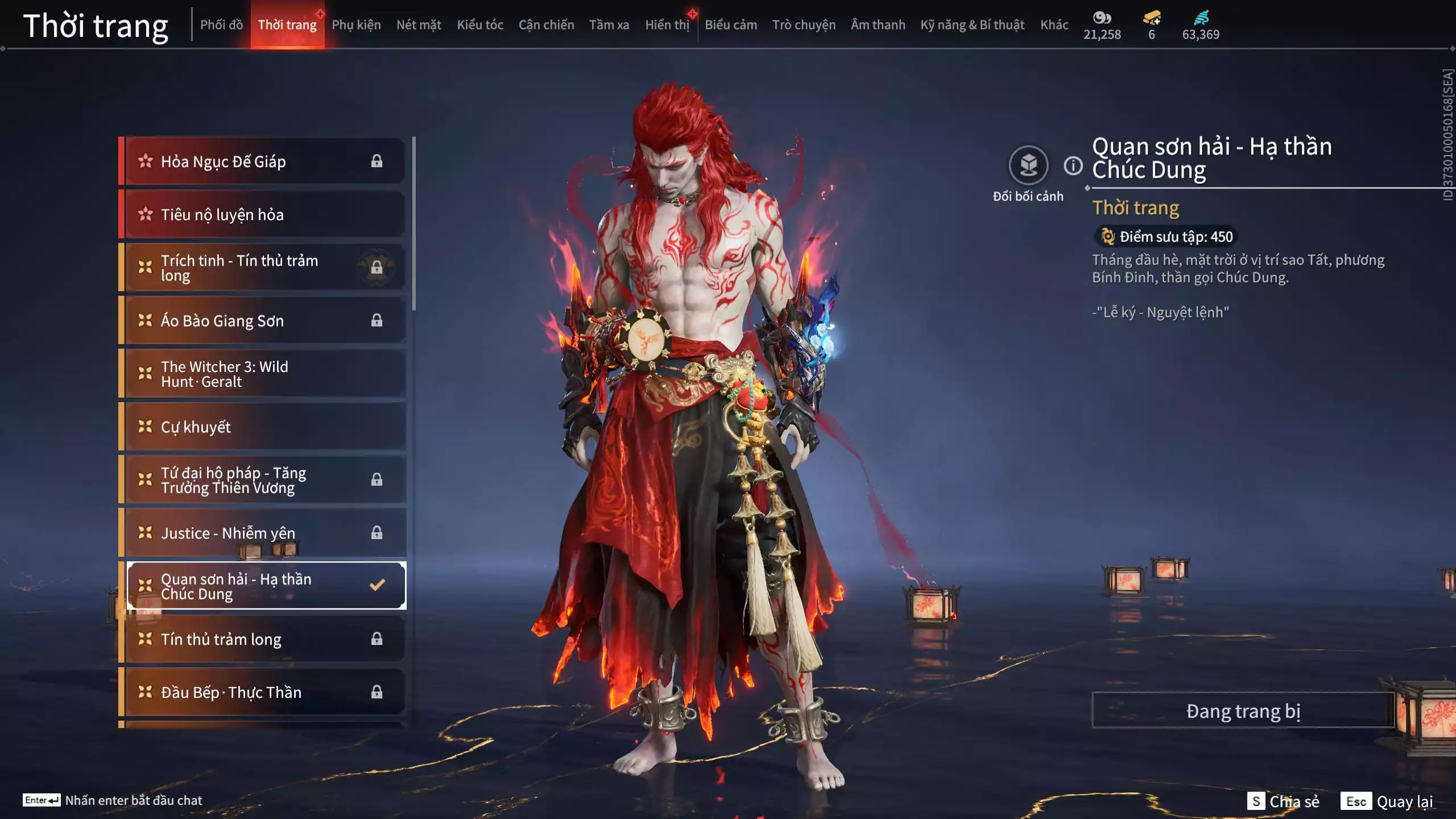Click the Đang trang bị button
The image size is (1456, 819).
coord(1243,710)
